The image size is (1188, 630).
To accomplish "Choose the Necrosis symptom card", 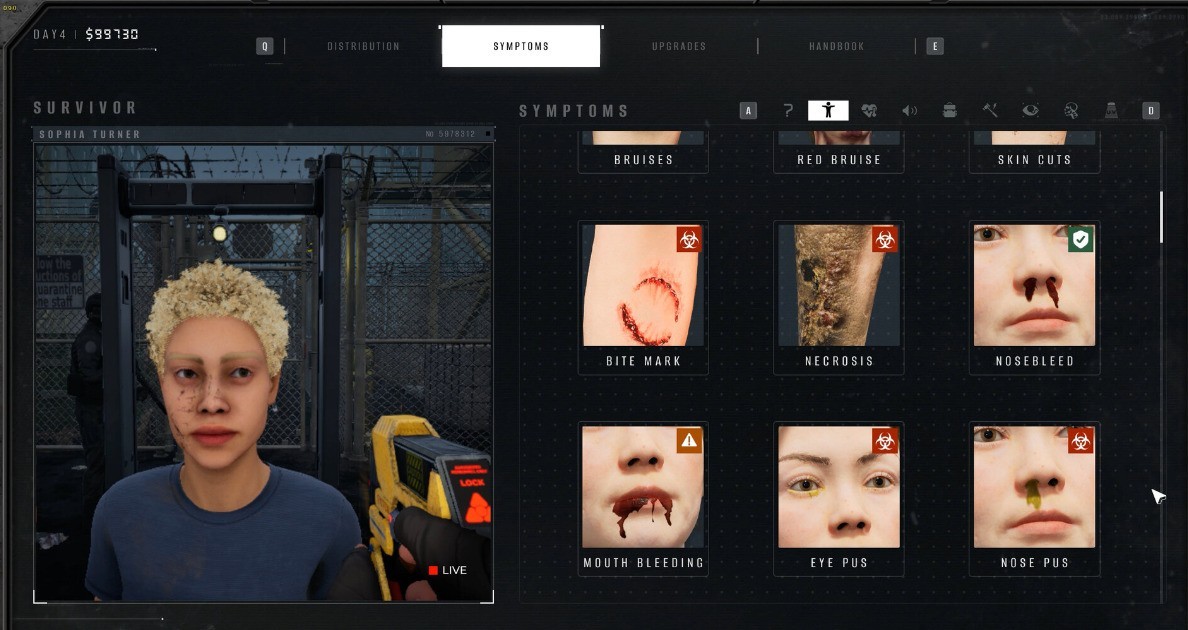I will [x=839, y=297].
